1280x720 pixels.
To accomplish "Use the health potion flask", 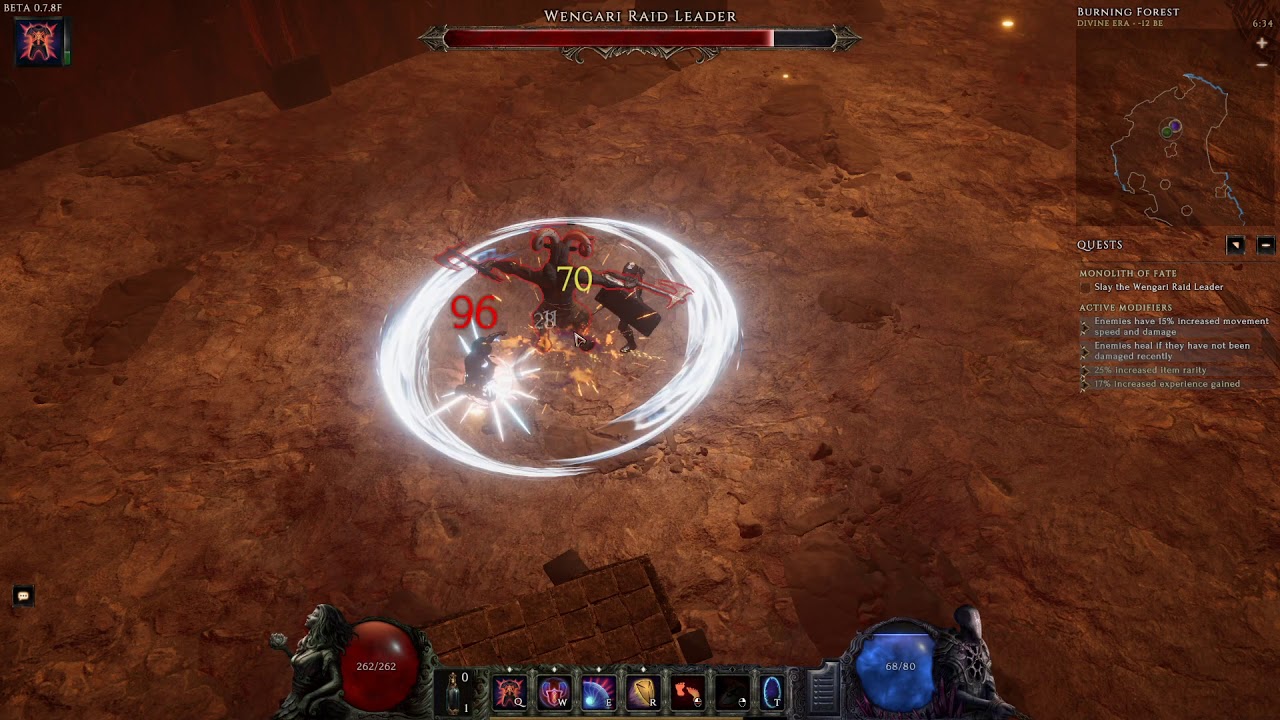I will (453, 692).
